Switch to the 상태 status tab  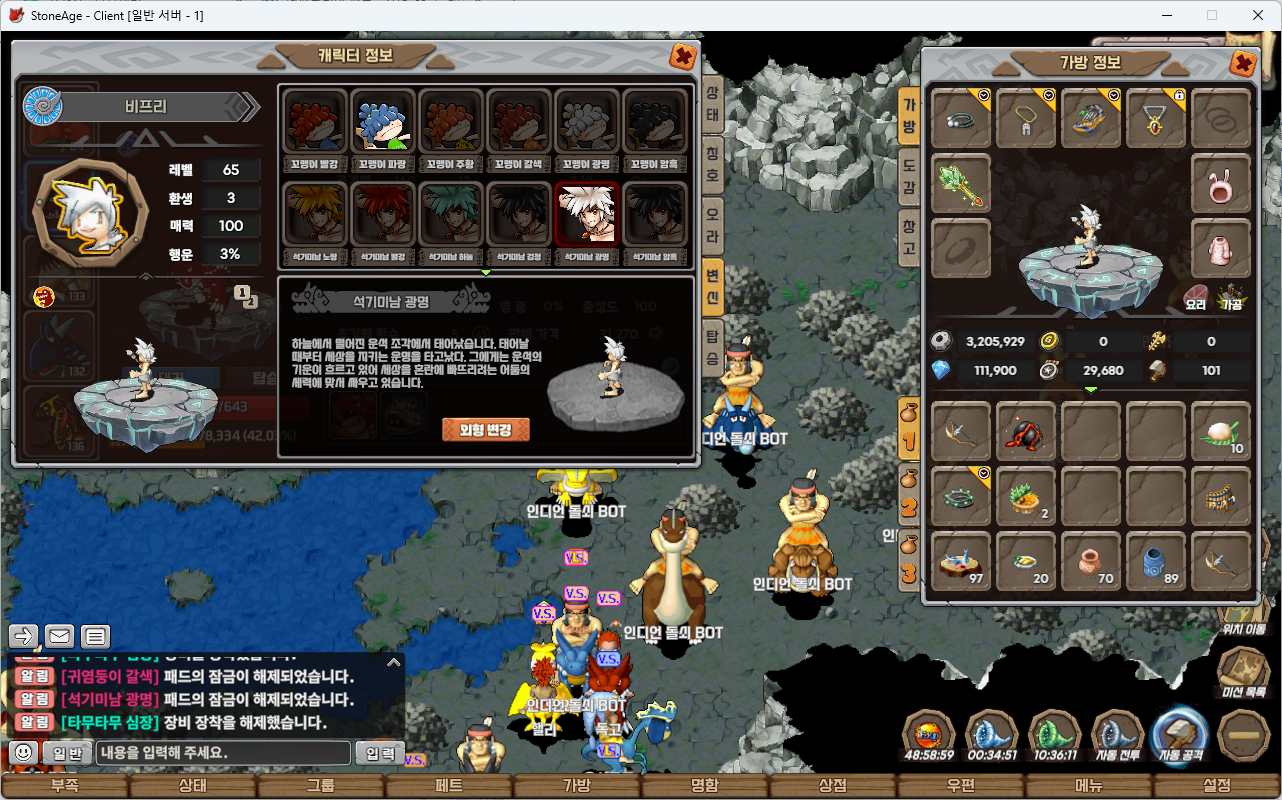713,103
